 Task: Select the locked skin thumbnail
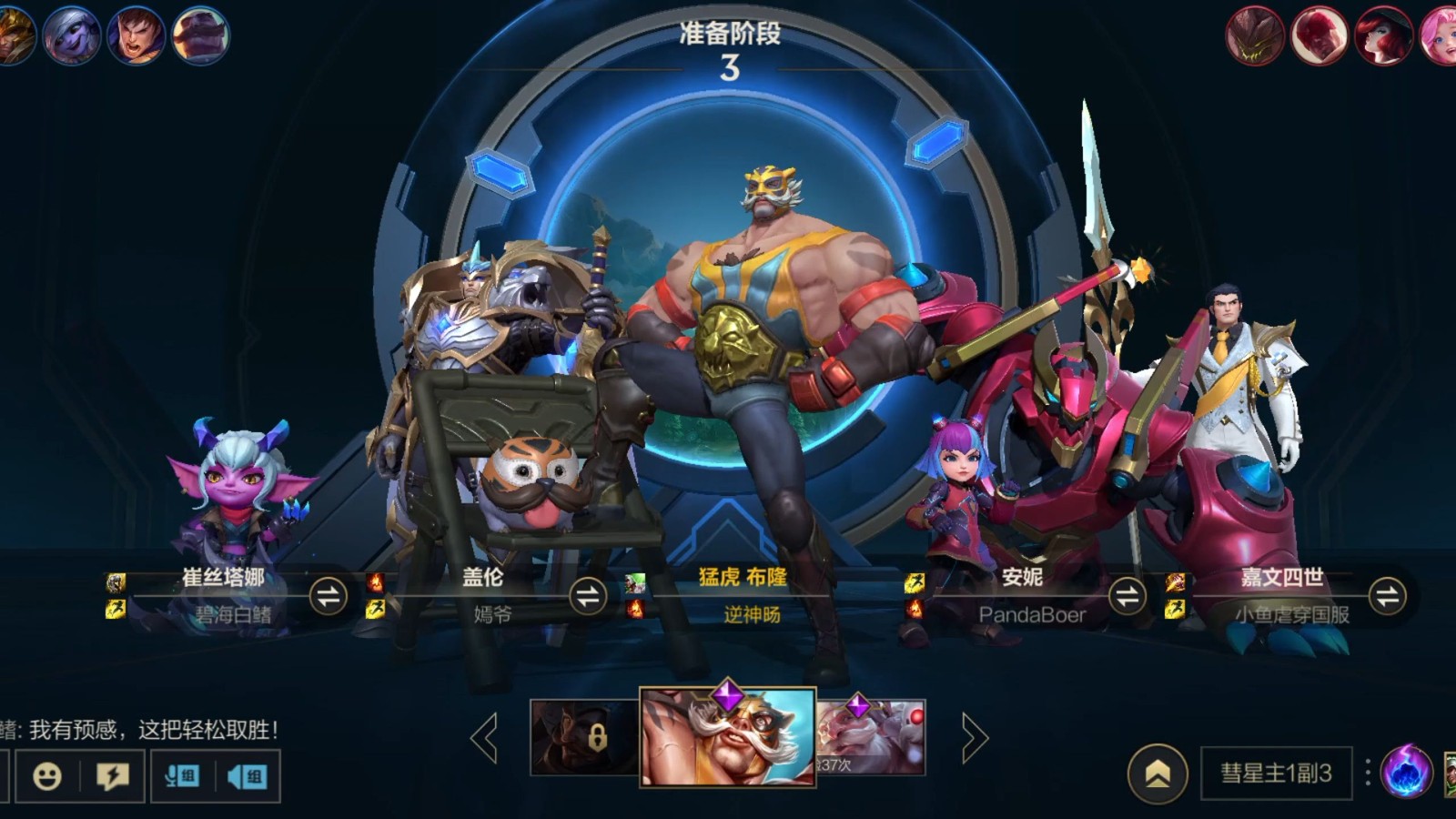(x=584, y=737)
